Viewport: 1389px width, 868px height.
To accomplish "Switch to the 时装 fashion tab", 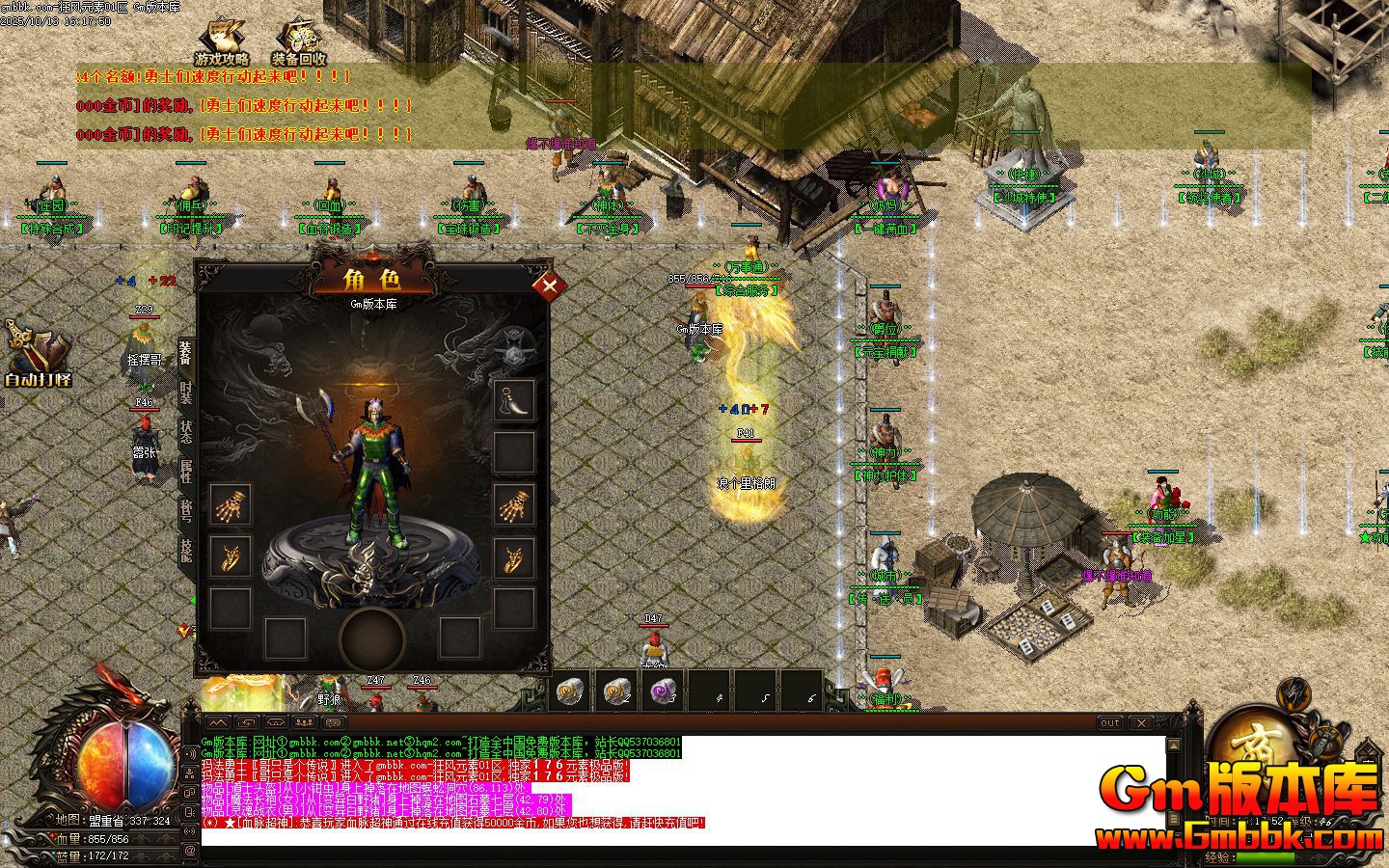I will 186,393.
